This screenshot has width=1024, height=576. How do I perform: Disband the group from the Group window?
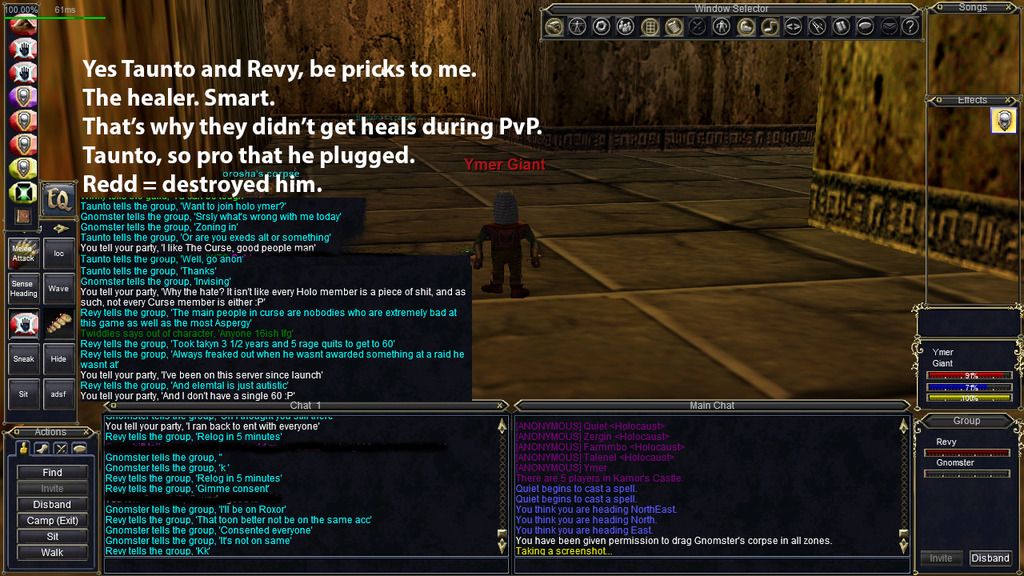pos(990,558)
